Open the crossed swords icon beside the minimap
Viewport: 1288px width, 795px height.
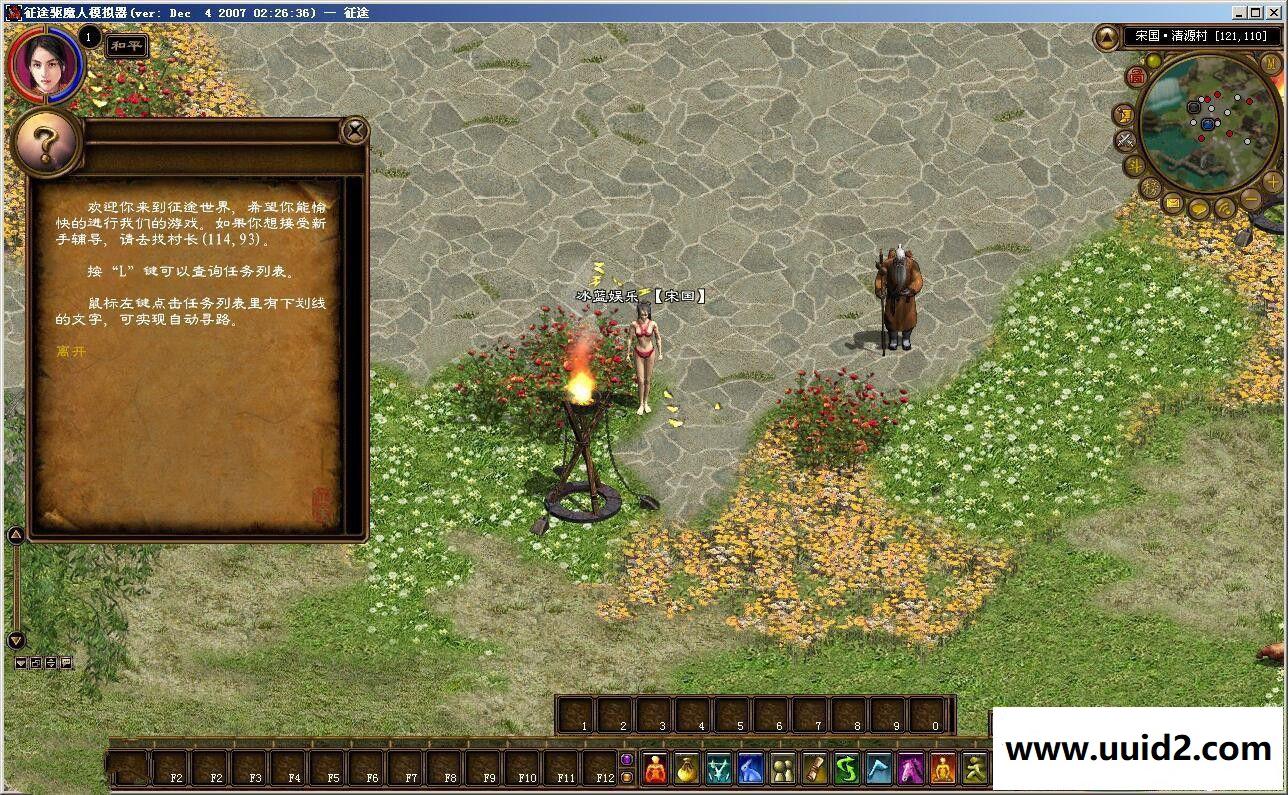tap(1124, 140)
